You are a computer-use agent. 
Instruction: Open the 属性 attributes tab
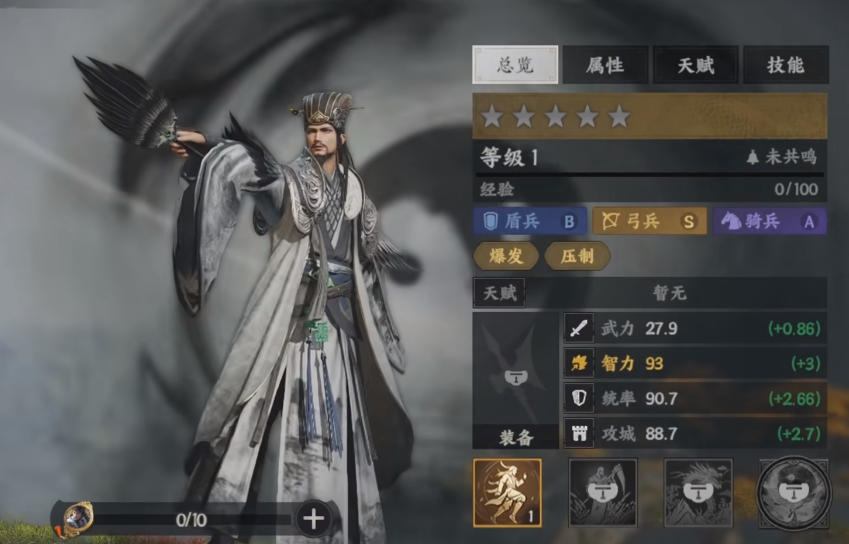[603, 65]
